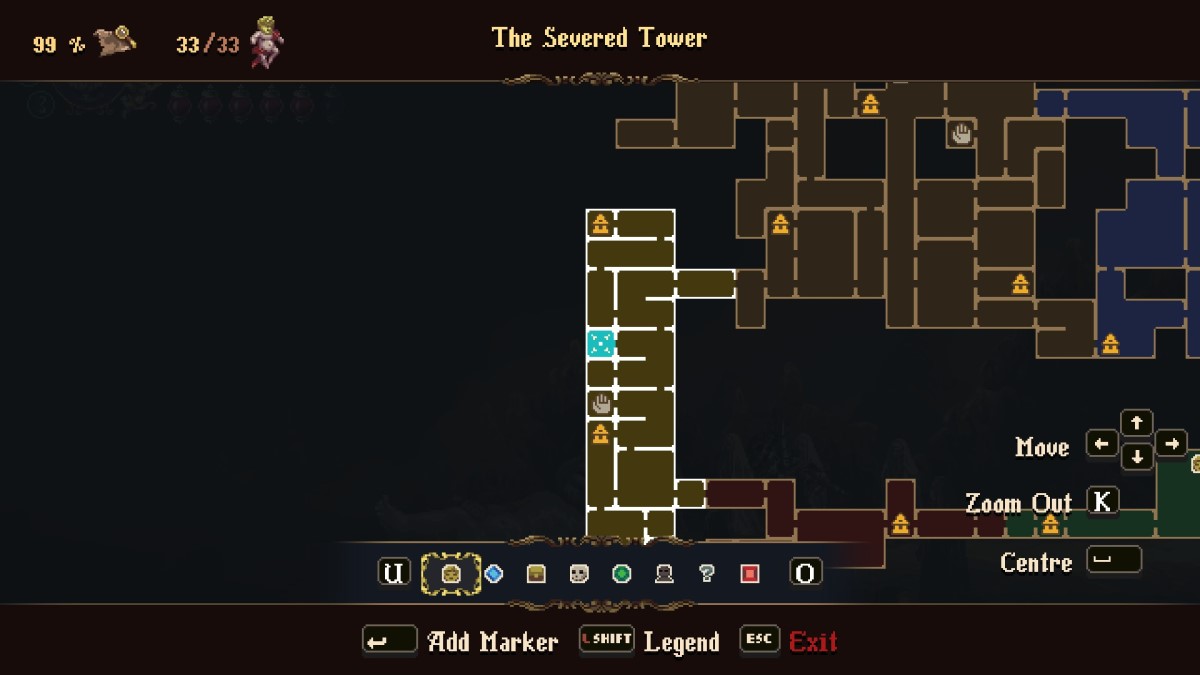The height and width of the screenshot is (675, 1200).
Task: Select the skull marker icon
Action: tap(579, 573)
